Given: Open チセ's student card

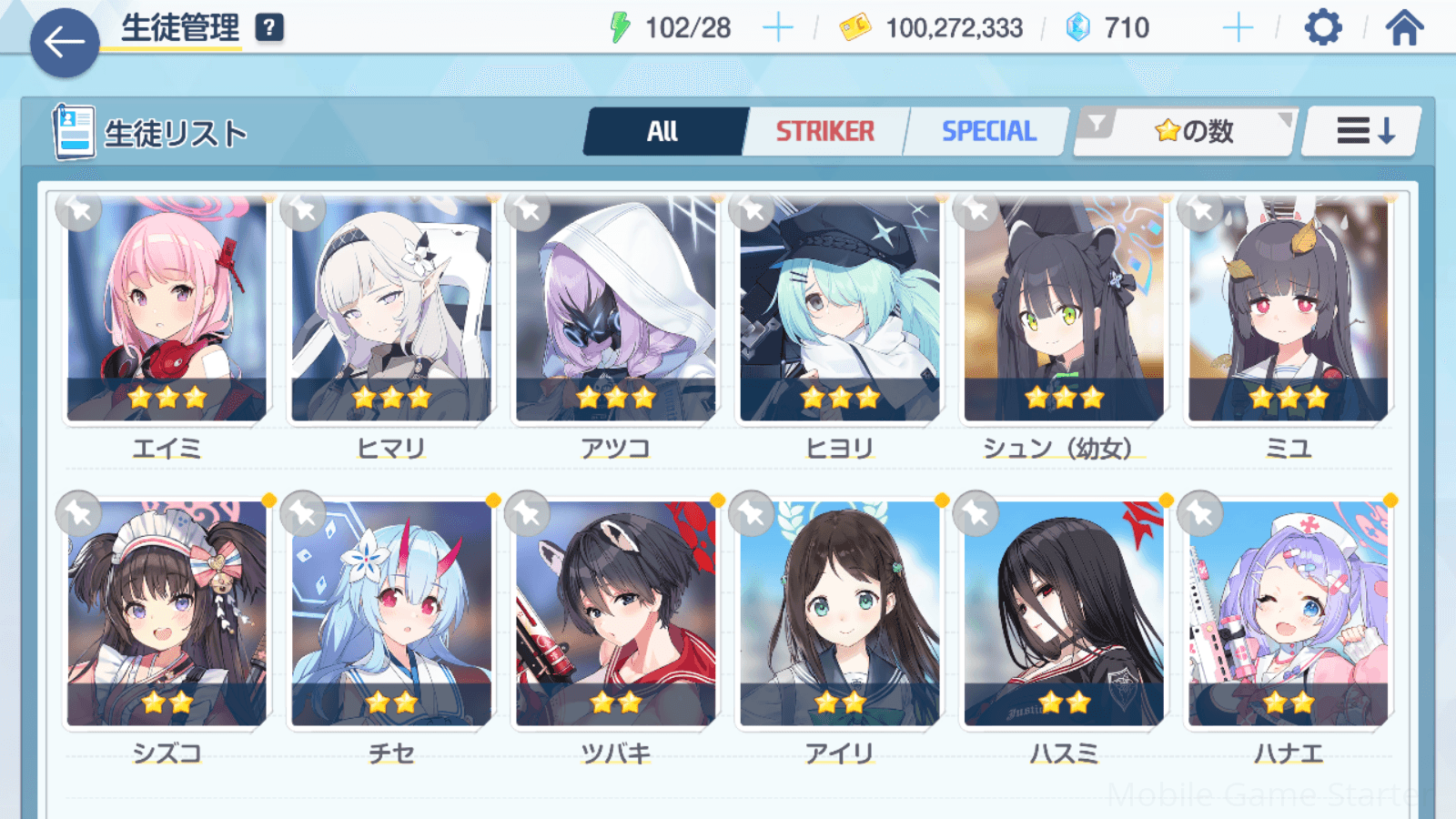Looking at the screenshot, I should tap(391, 614).
